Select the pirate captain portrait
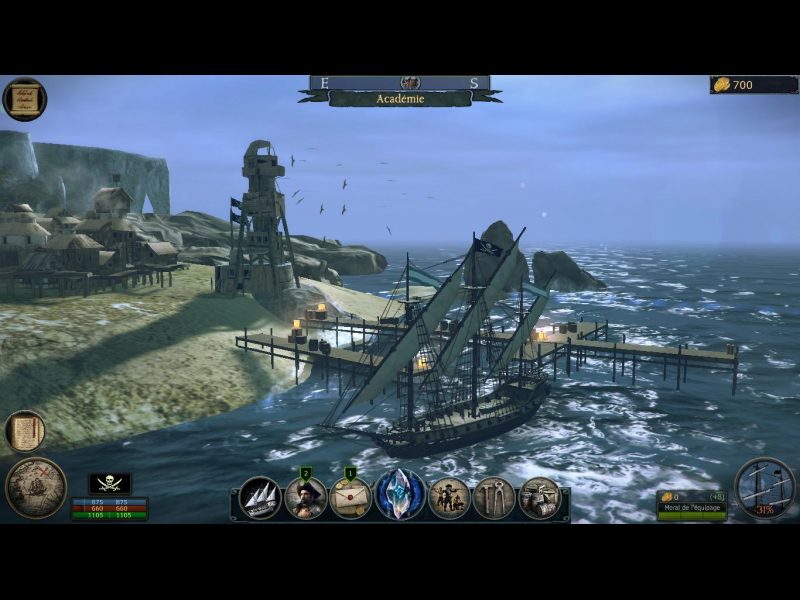This screenshot has width=800, height=600. pos(306,497)
